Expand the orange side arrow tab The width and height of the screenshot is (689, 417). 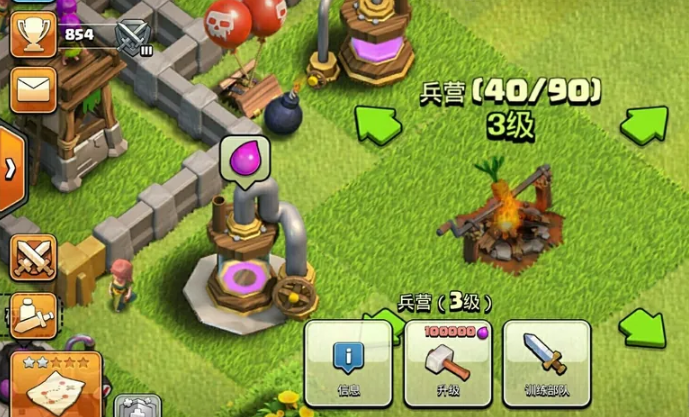[10, 168]
